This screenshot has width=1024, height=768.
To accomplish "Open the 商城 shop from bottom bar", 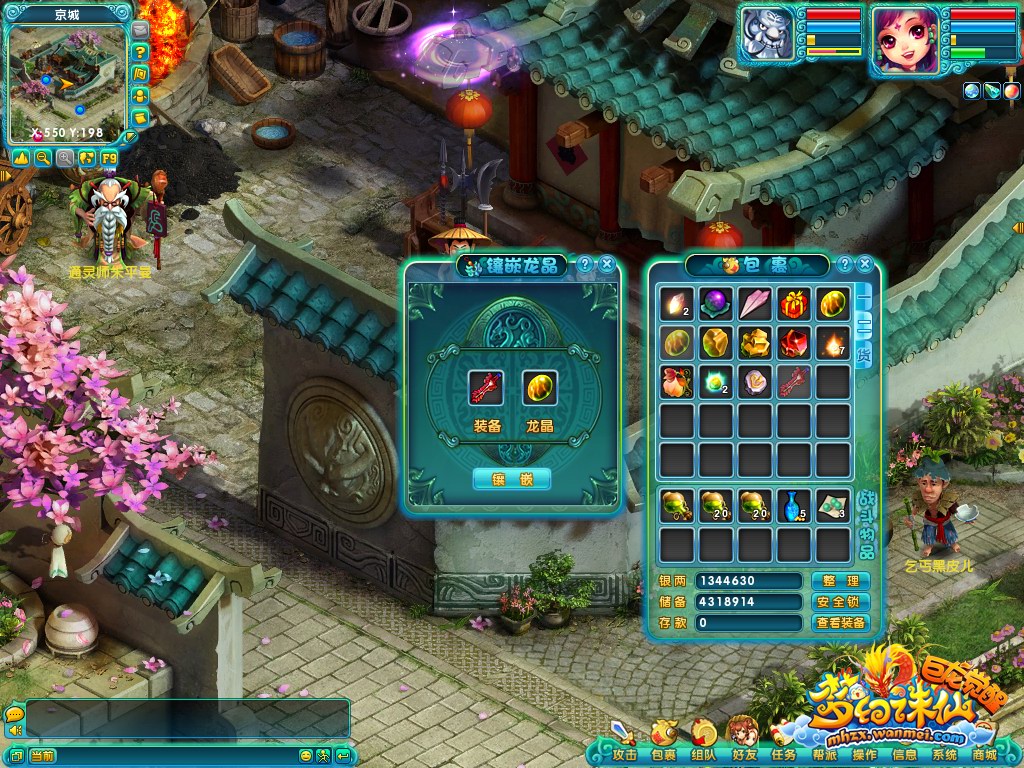I will point(984,755).
